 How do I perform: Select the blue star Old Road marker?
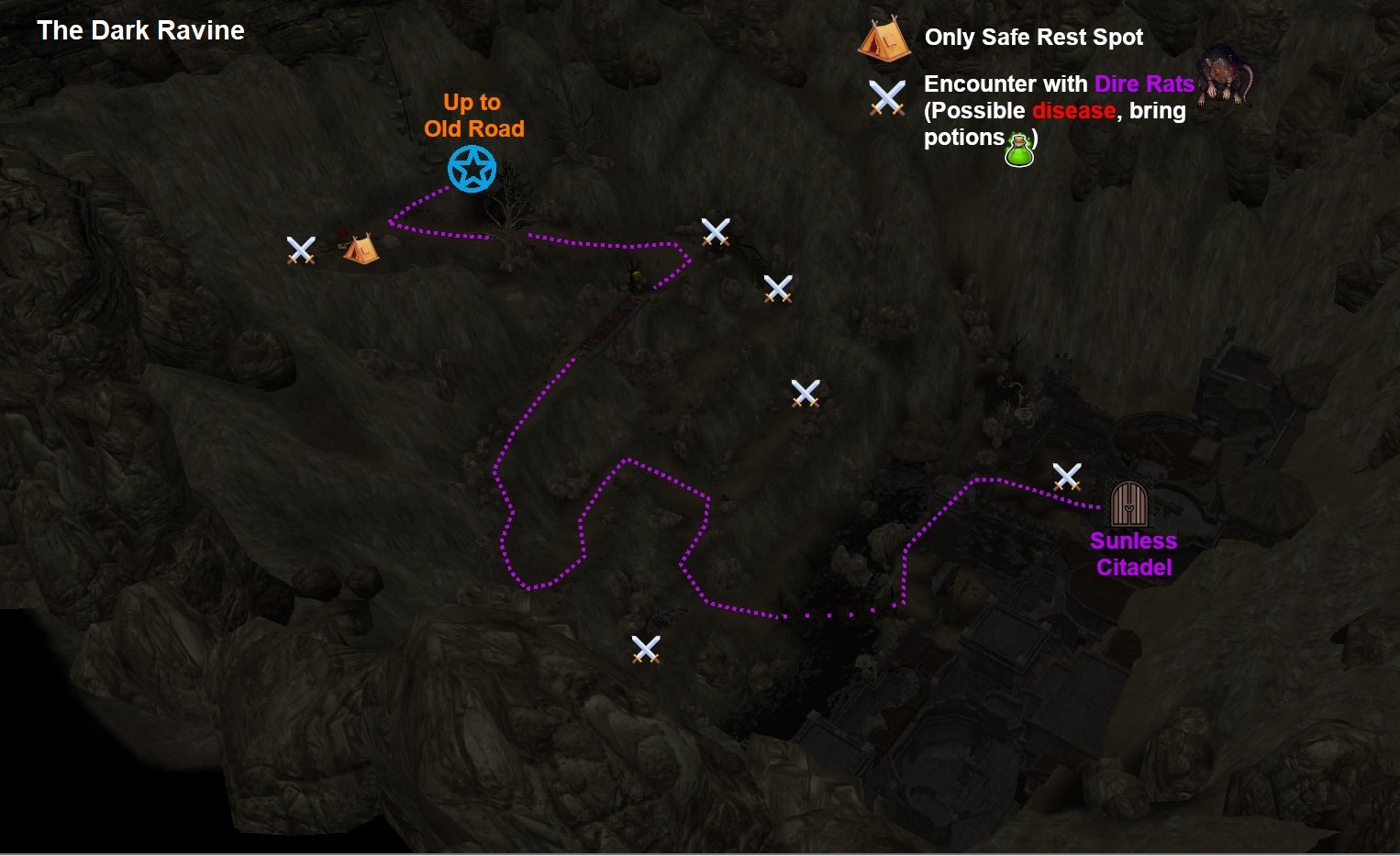point(472,170)
